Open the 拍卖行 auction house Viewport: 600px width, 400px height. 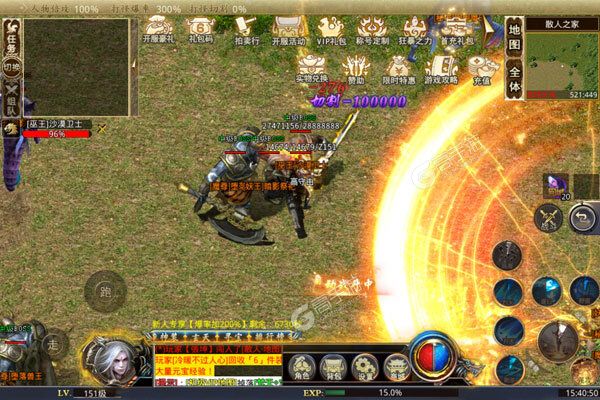pos(245,33)
